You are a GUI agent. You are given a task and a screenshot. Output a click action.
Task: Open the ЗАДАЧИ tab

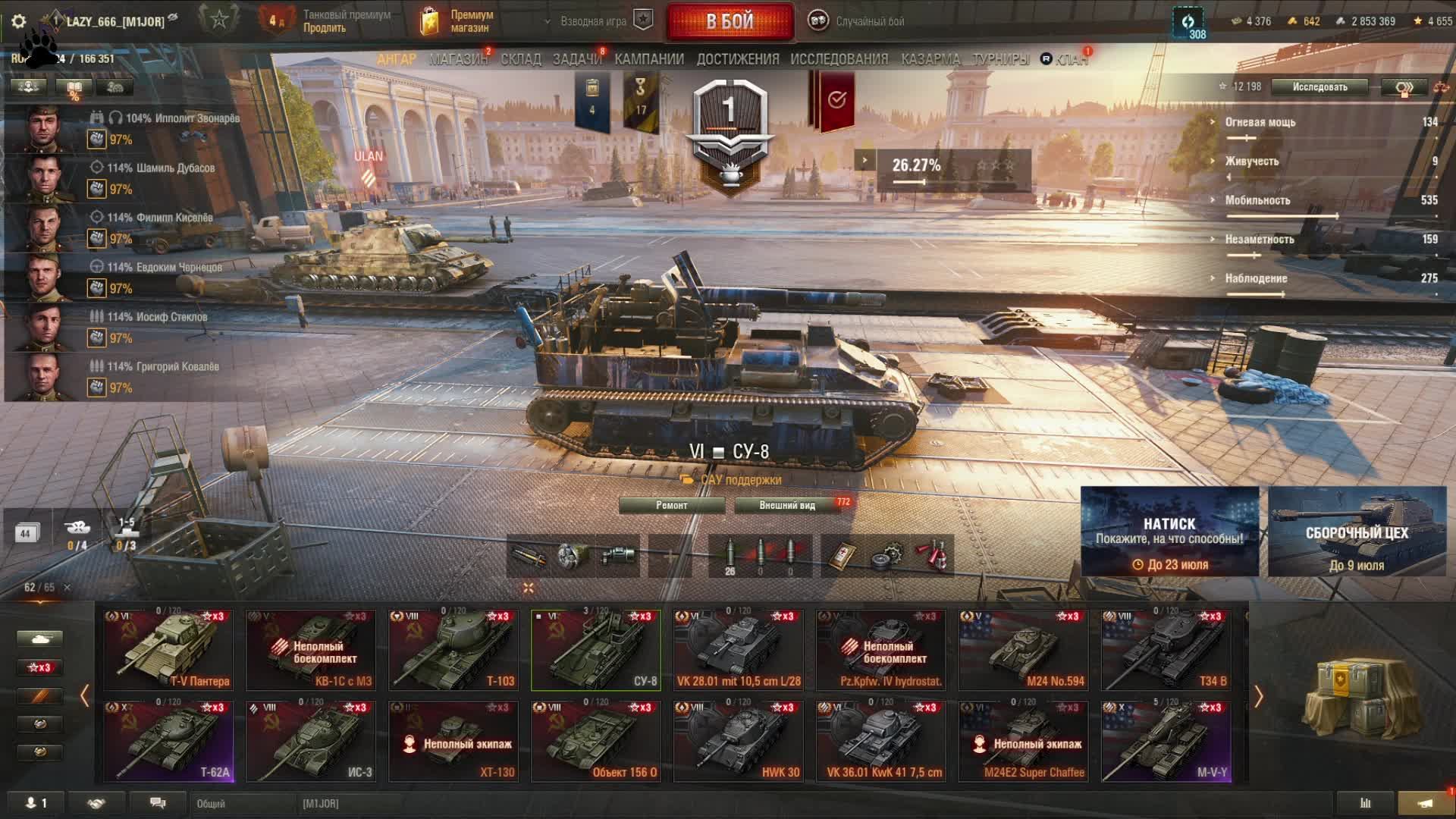click(576, 59)
